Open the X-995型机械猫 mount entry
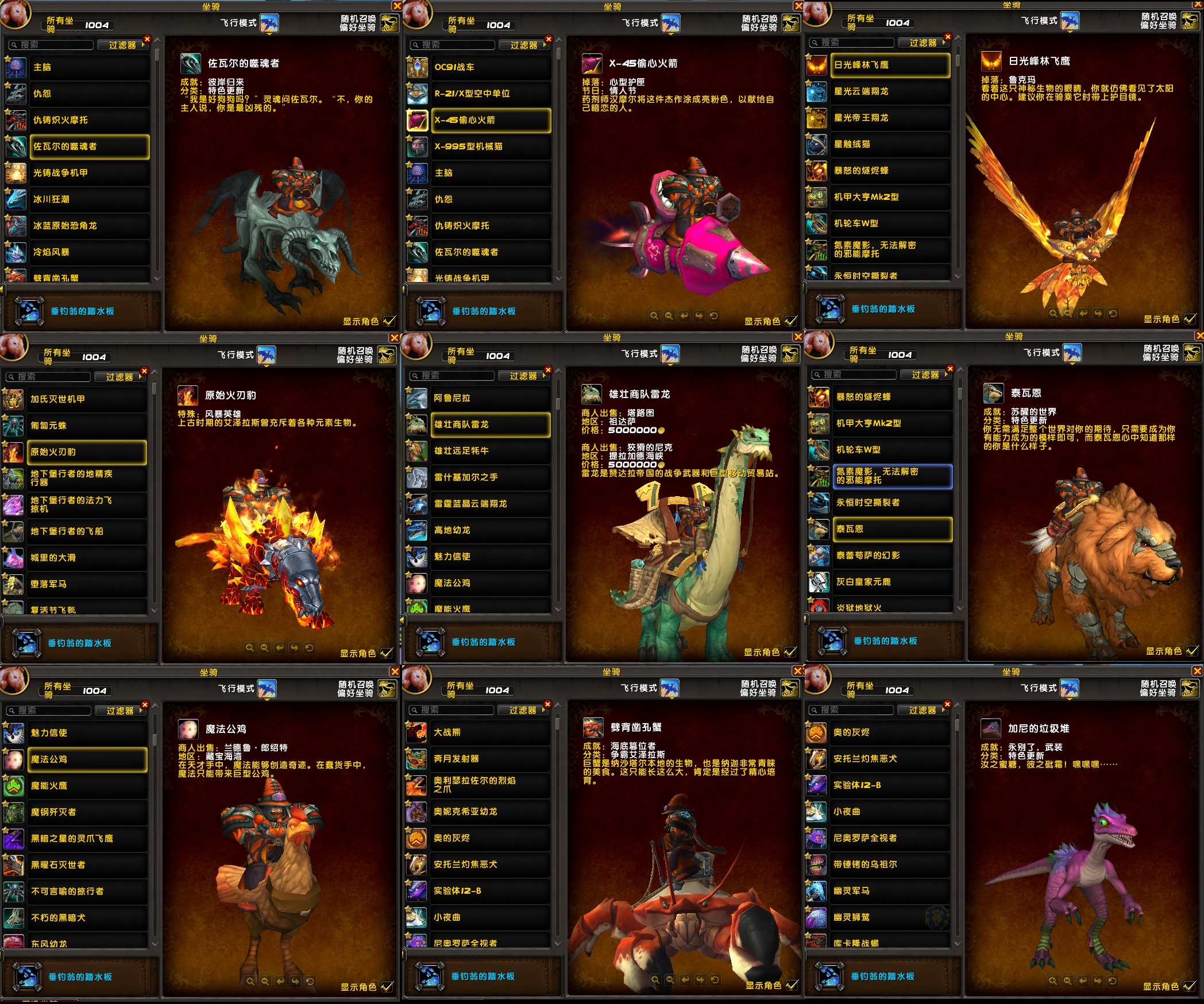1204x1004 pixels. click(x=490, y=146)
